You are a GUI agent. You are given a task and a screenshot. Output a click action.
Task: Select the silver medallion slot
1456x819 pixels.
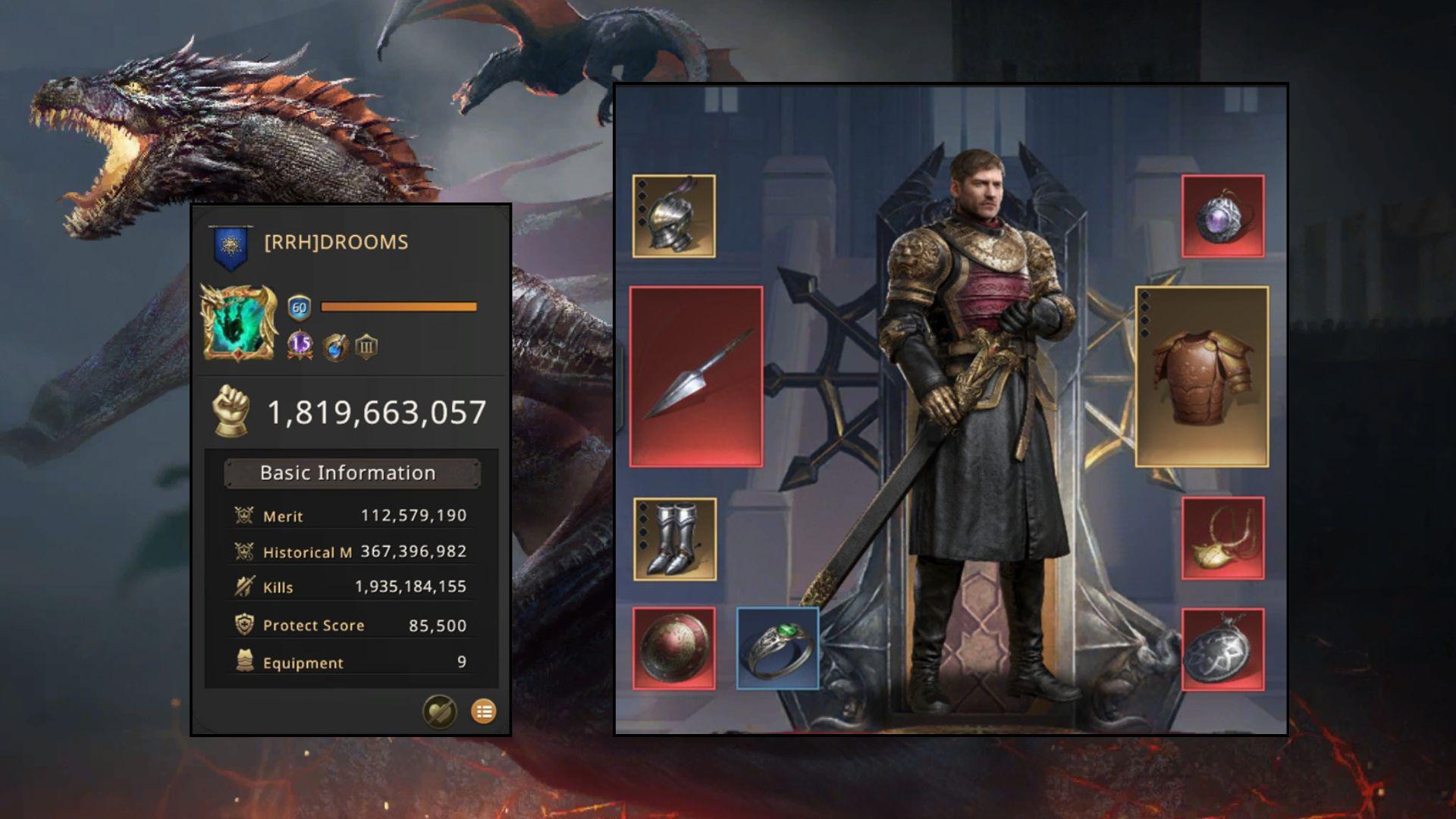1222,649
